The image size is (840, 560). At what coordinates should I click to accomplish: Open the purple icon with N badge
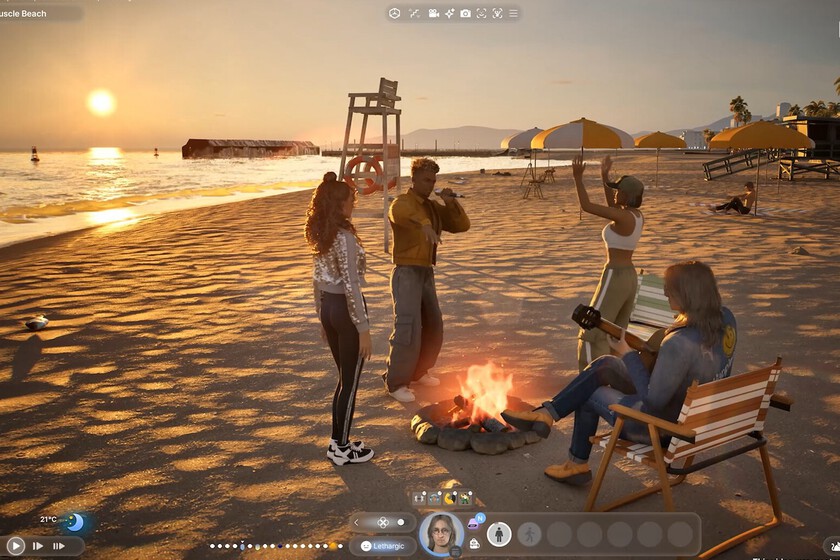[x=474, y=522]
